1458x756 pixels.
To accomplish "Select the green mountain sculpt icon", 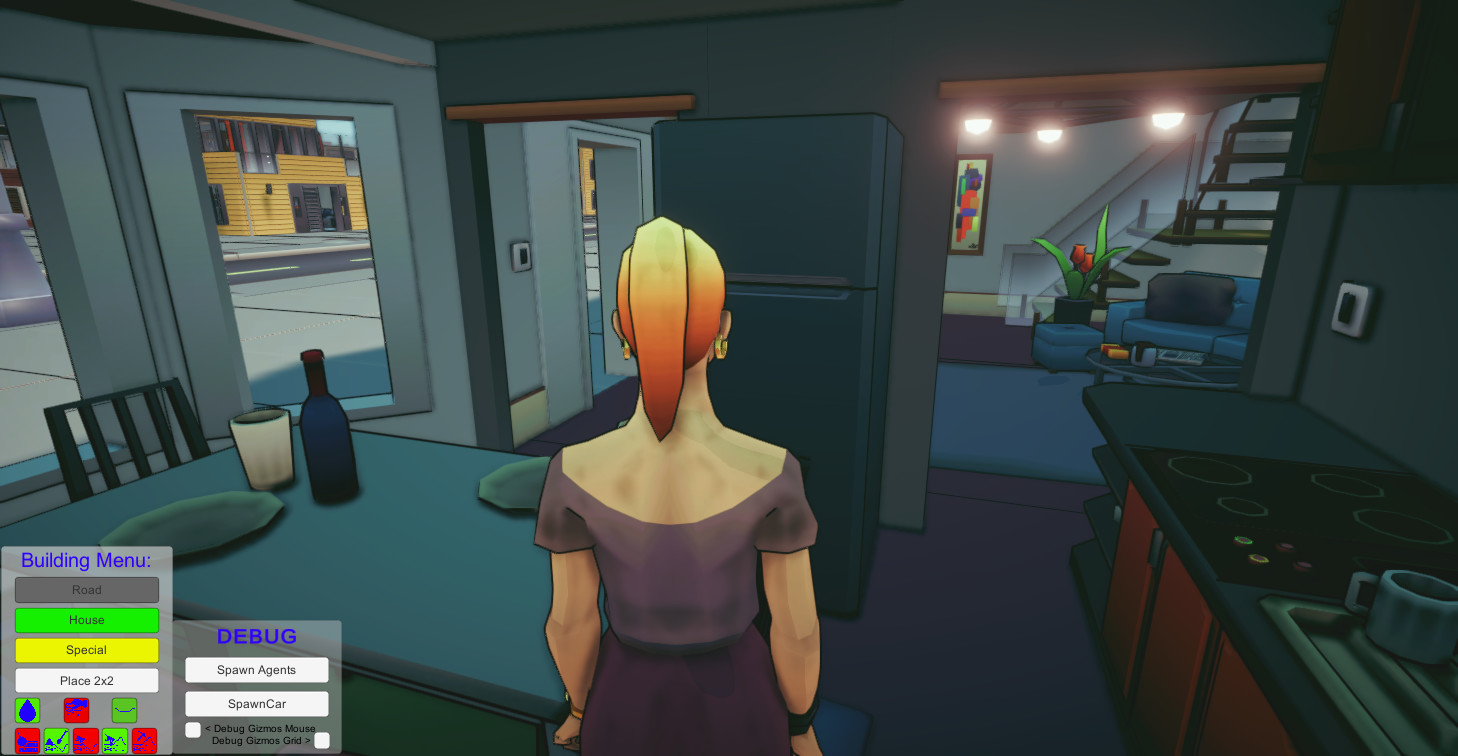I will [x=113, y=741].
